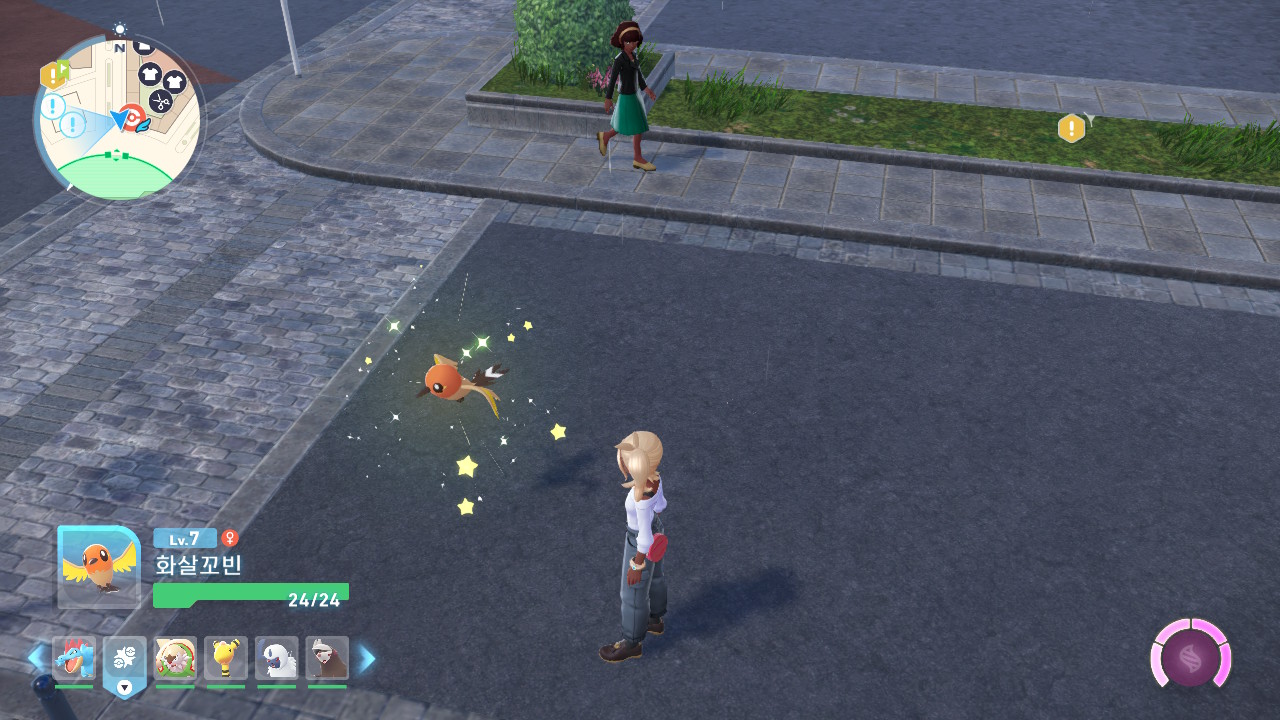This screenshot has width=1280, height=720.
Task: Select the scissors salon marker on the minimap
Action: click(x=160, y=100)
